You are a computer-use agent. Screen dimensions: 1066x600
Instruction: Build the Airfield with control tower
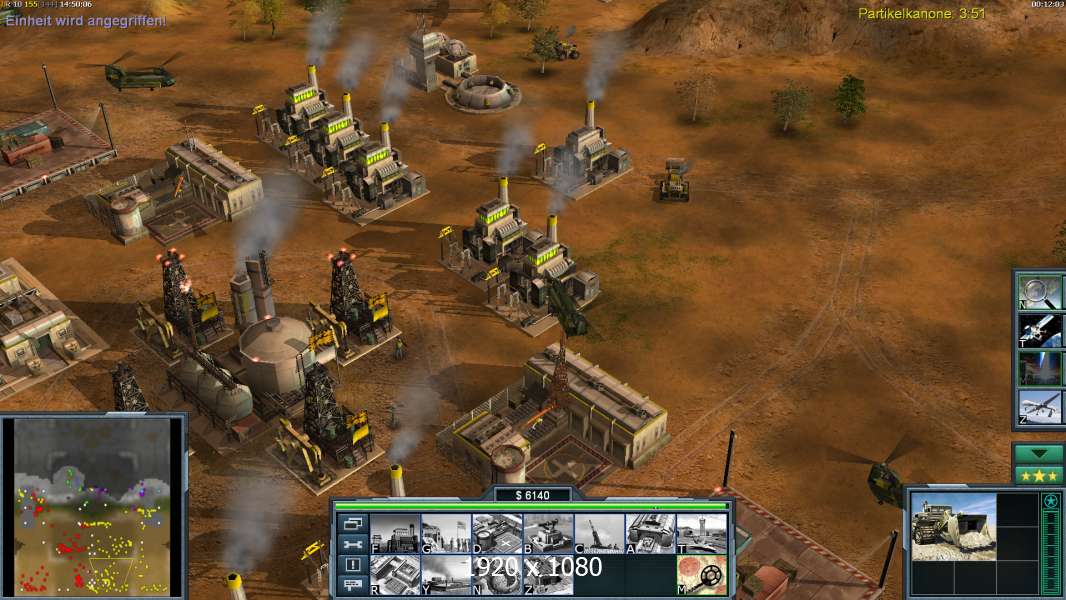(701, 533)
